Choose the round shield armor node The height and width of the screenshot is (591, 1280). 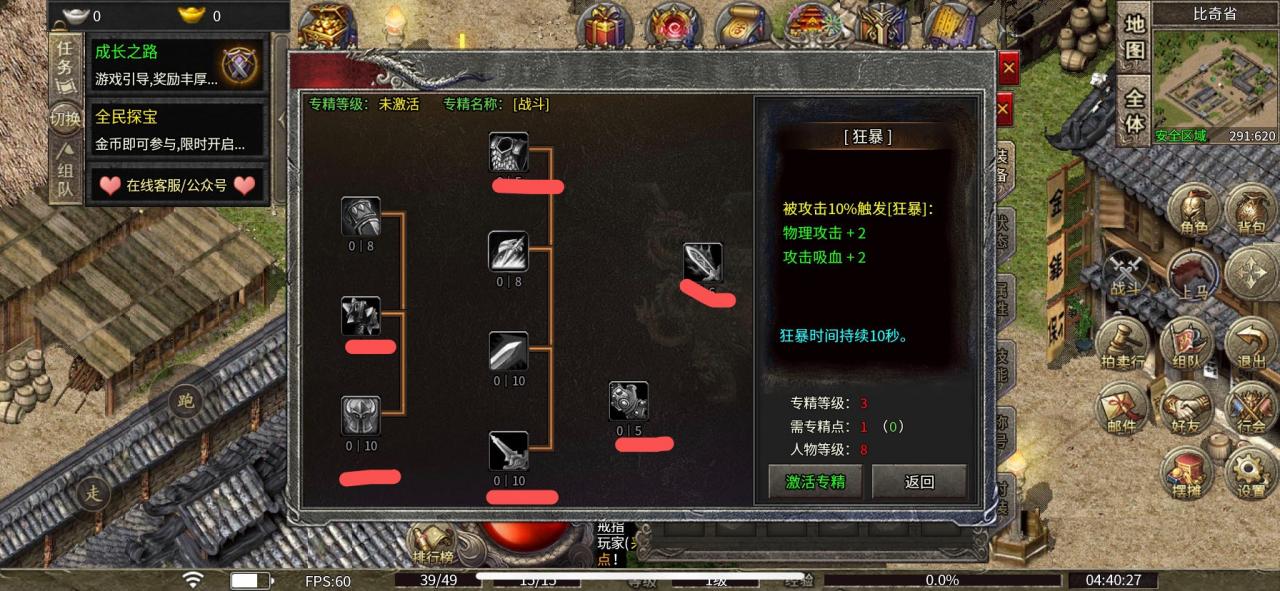[629, 402]
